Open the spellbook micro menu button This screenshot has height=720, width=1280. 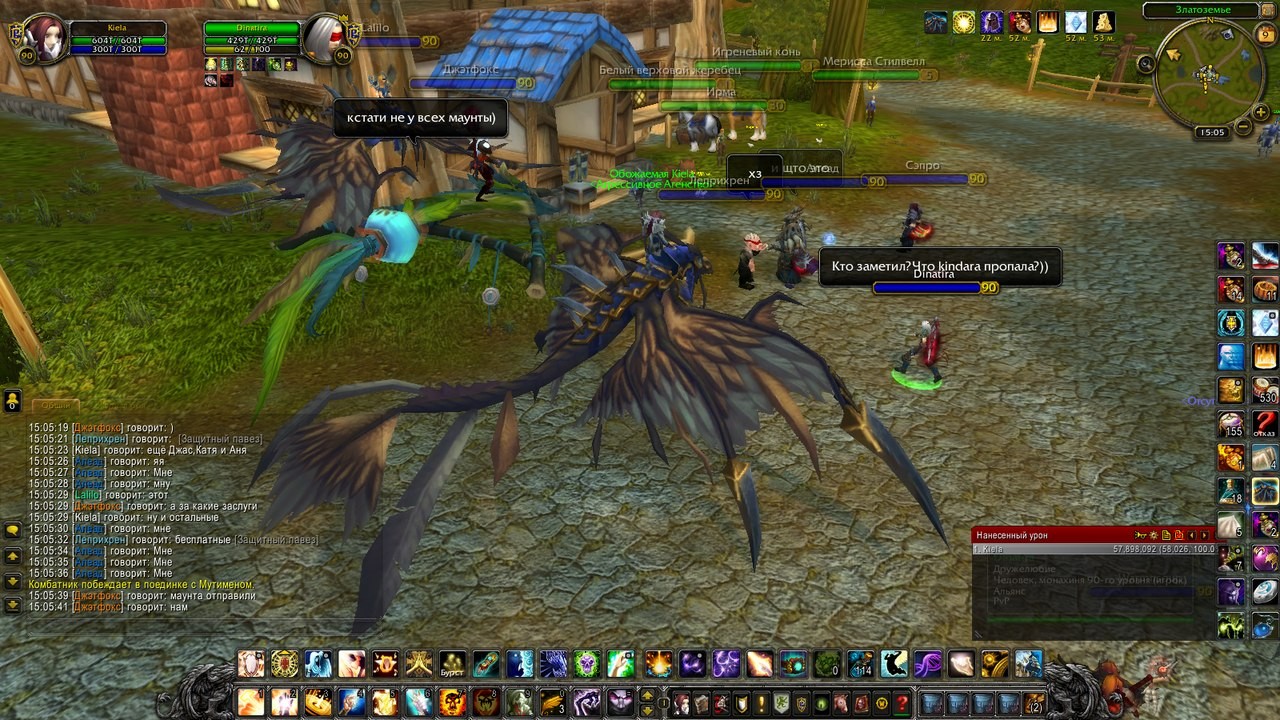tap(701, 703)
